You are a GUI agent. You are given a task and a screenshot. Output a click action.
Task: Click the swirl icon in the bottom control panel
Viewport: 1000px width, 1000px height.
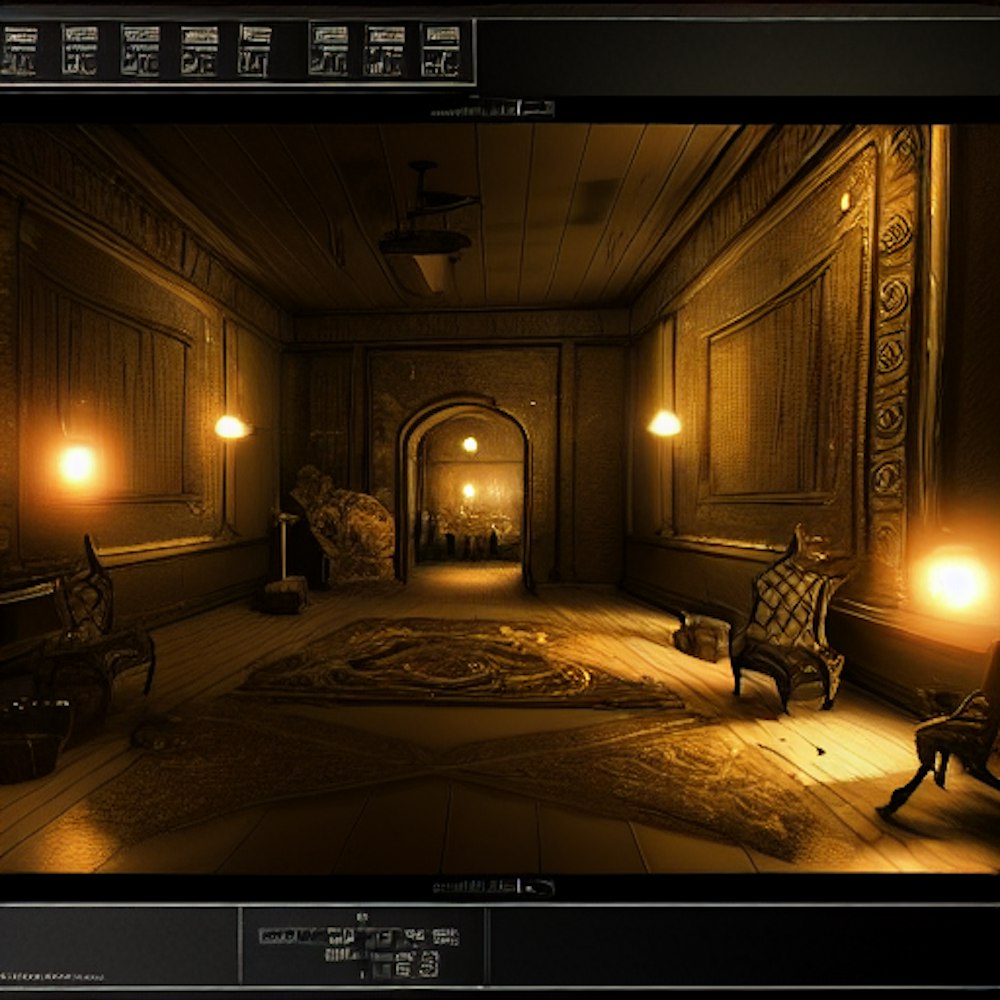tap(428, 964)
